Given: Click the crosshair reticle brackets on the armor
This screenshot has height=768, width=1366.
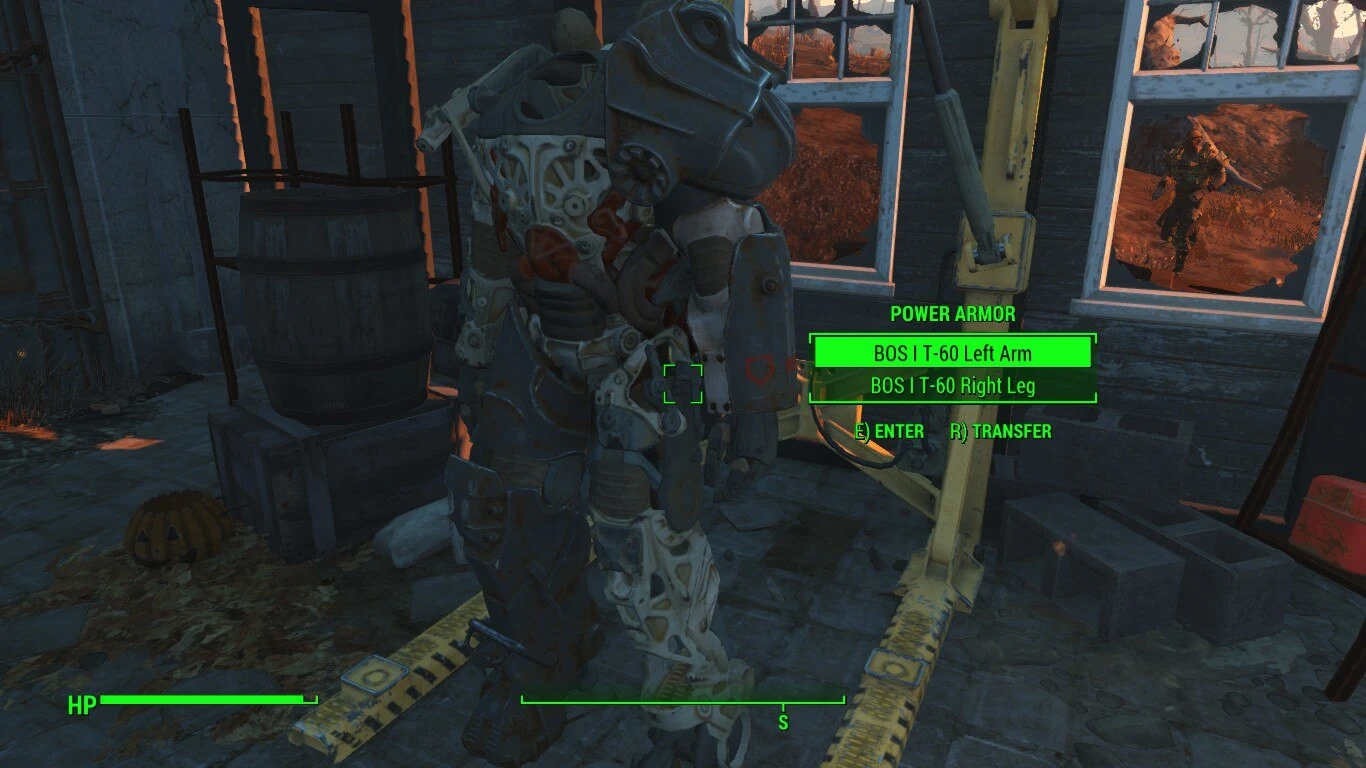Looking at the screenshot, I should pos(683,385).
